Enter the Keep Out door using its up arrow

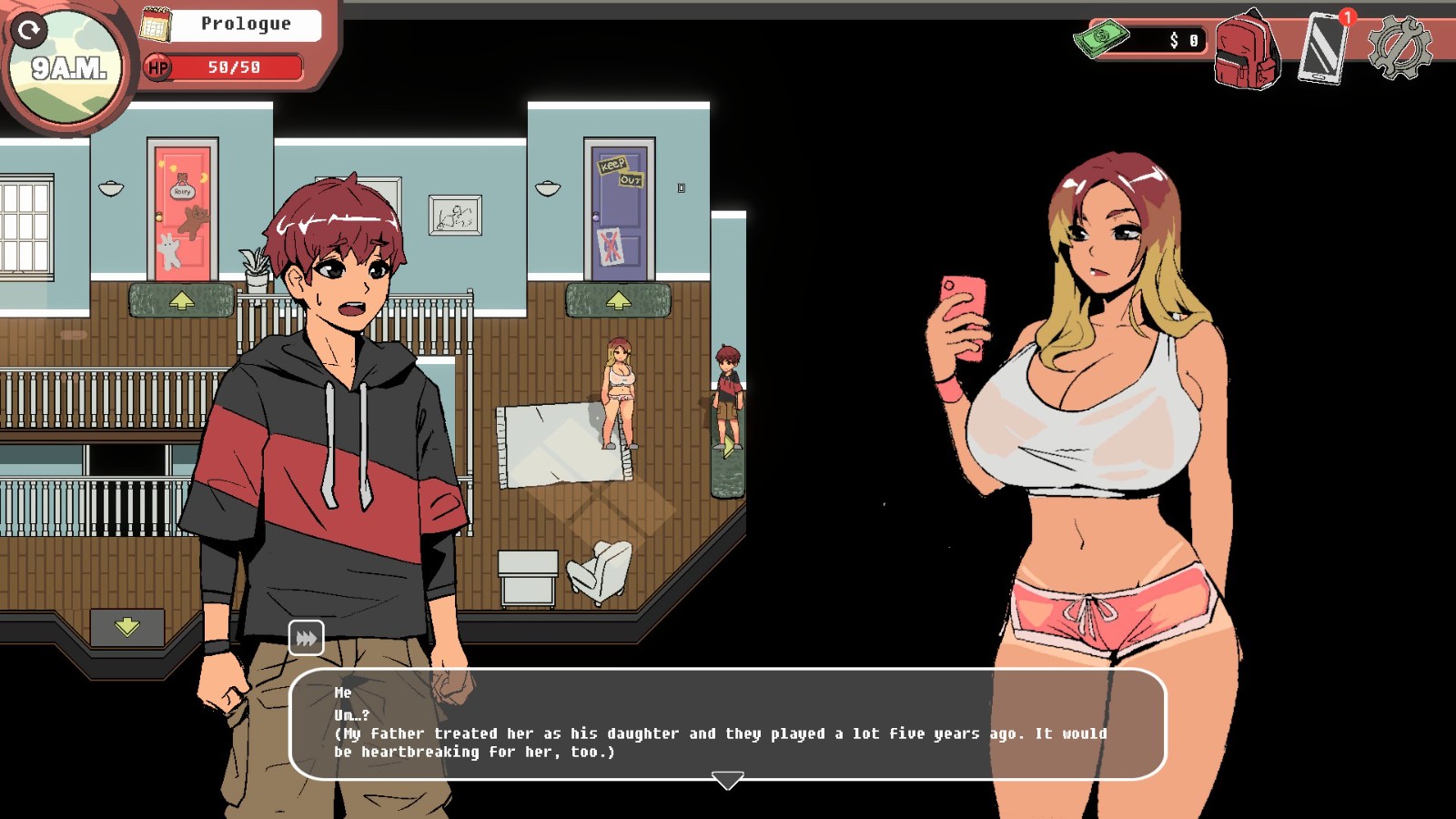tap(619, 300)
